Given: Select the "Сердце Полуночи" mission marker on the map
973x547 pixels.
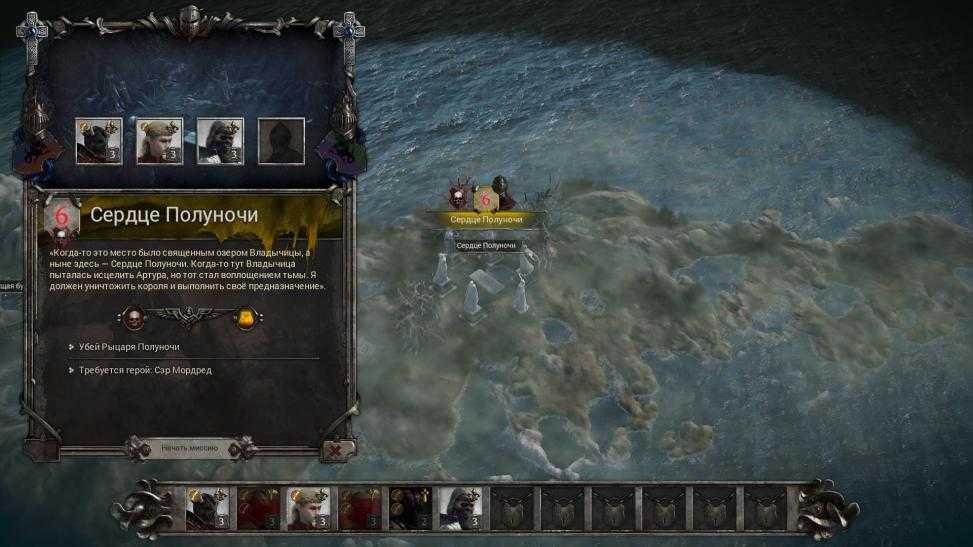Looking at the screenshot, I should (486, 219).
